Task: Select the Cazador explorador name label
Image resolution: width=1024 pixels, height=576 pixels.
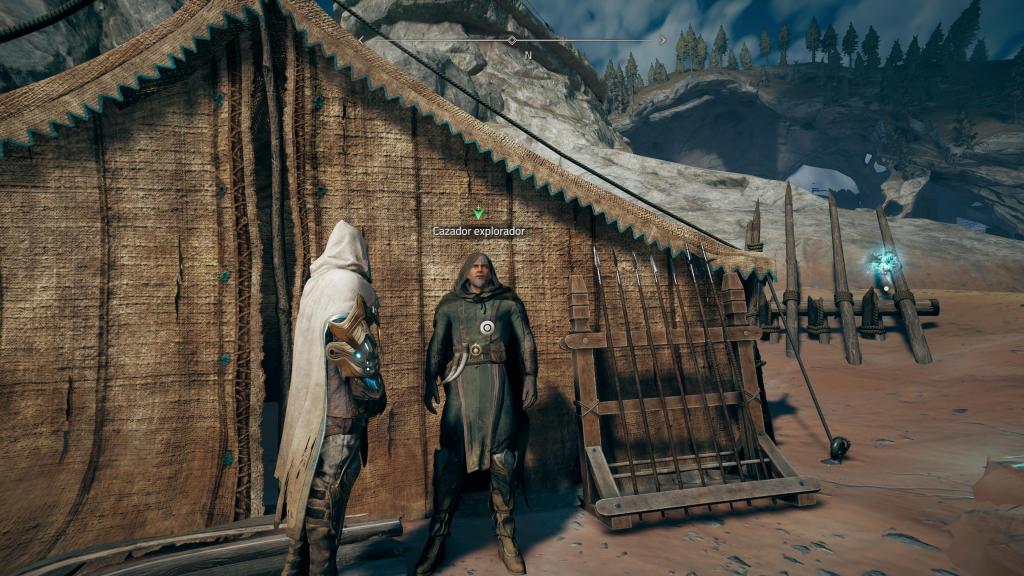Action: [x=478, y=231]
